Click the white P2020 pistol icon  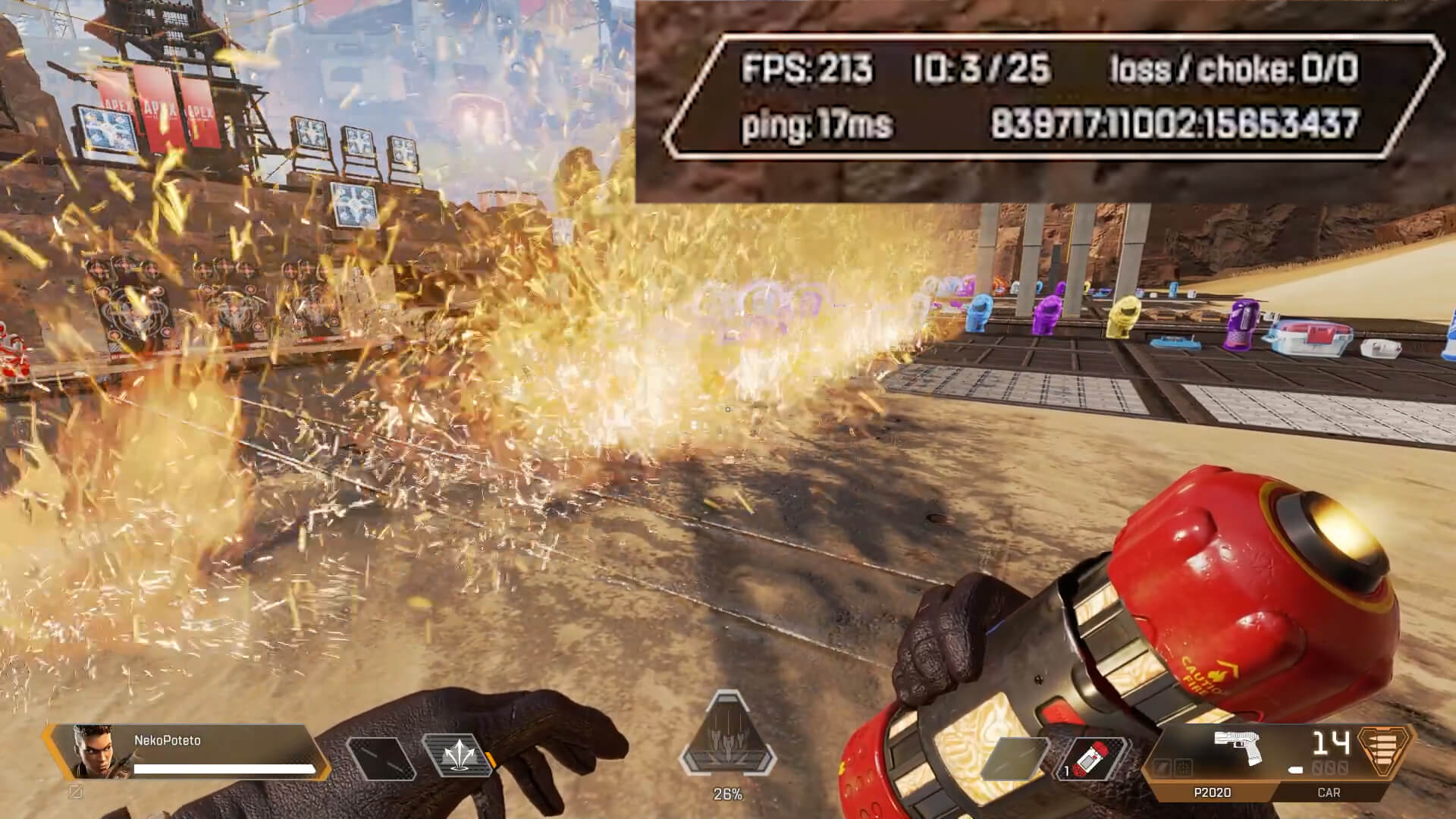pyautogui.click(x=1237, y=746)
